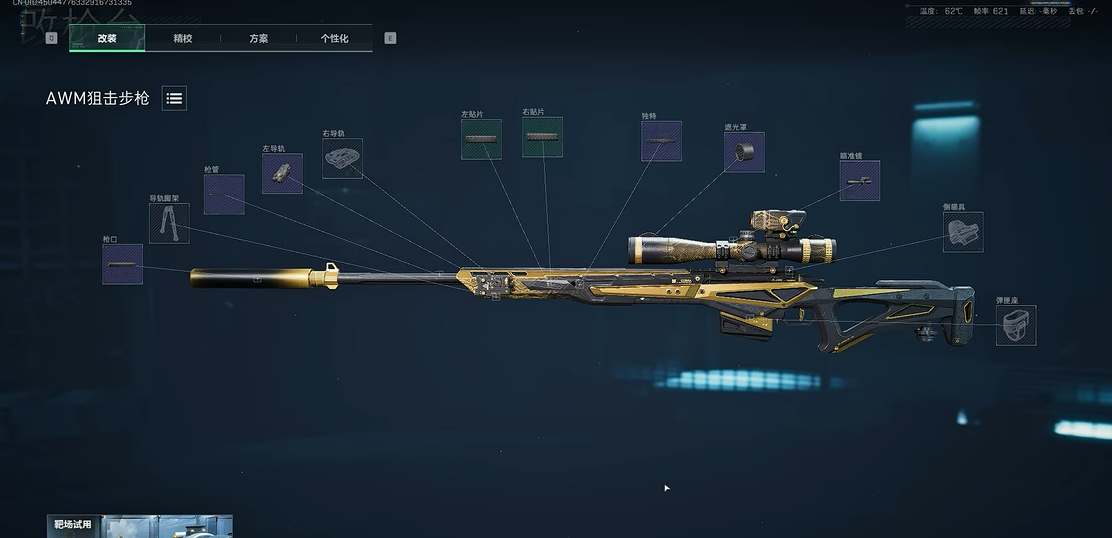The width and height of the screenshot is (1112, 538).
Task: Open the list icon beside AWM狙击步枪
Action: [174, 98]
